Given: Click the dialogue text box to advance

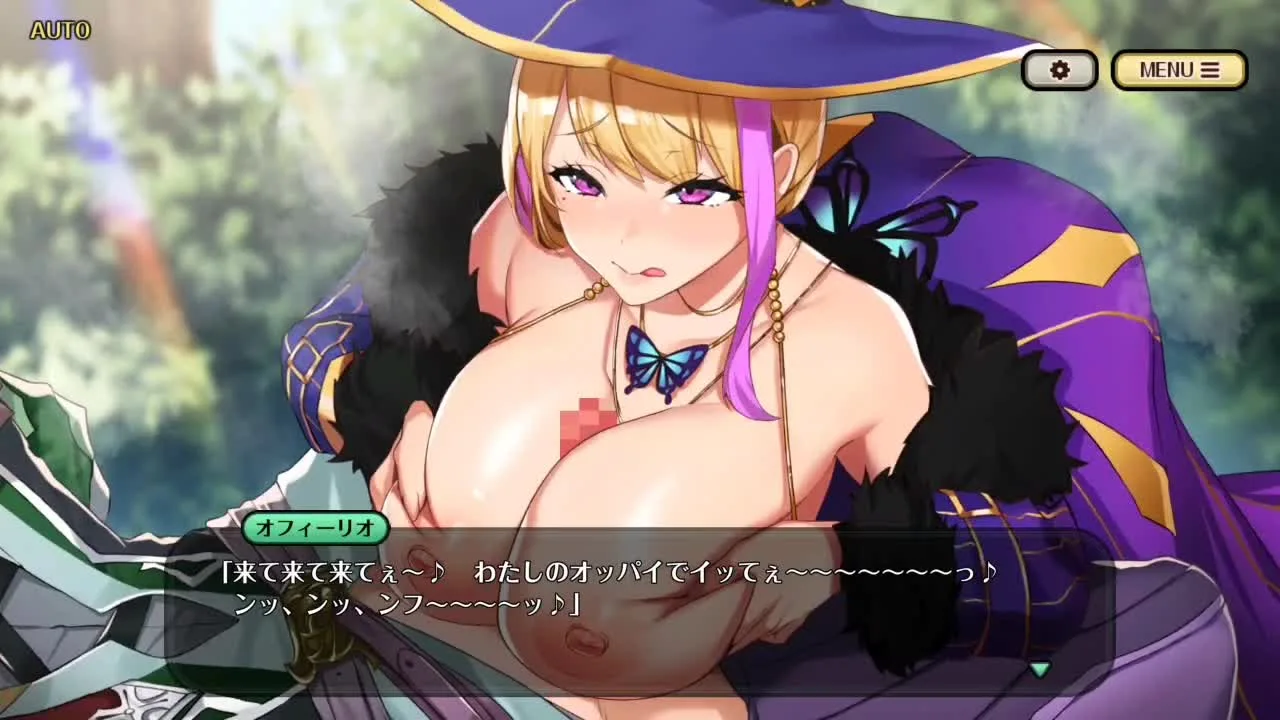Looking at the screenshot, I should pos(640,600).
